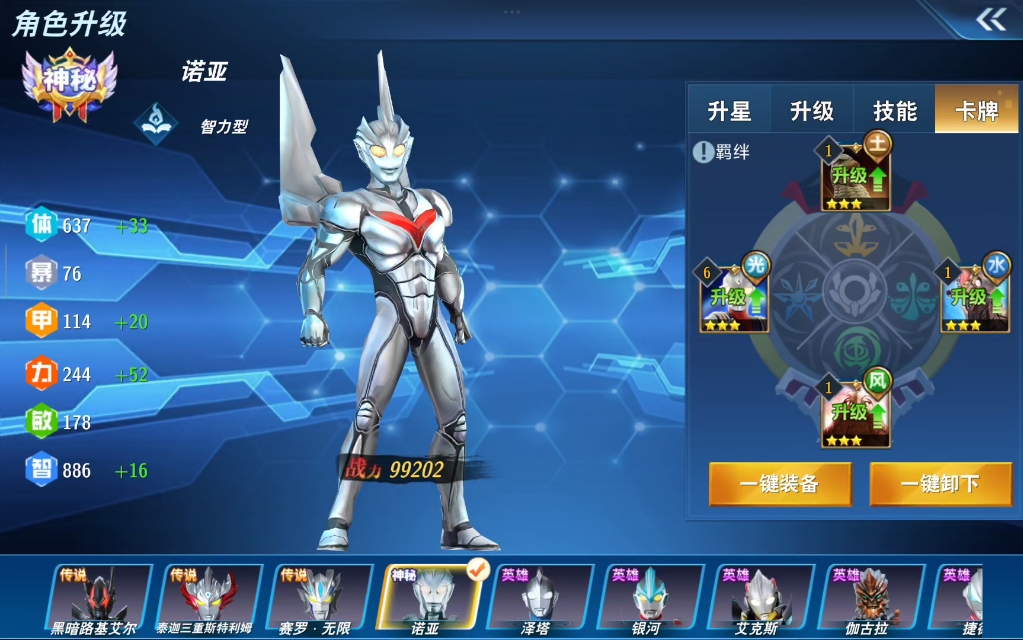The height and width of the screenshot is (640, 1023).
Task: Select the 光 element card slot
Action: pos(734,295)
